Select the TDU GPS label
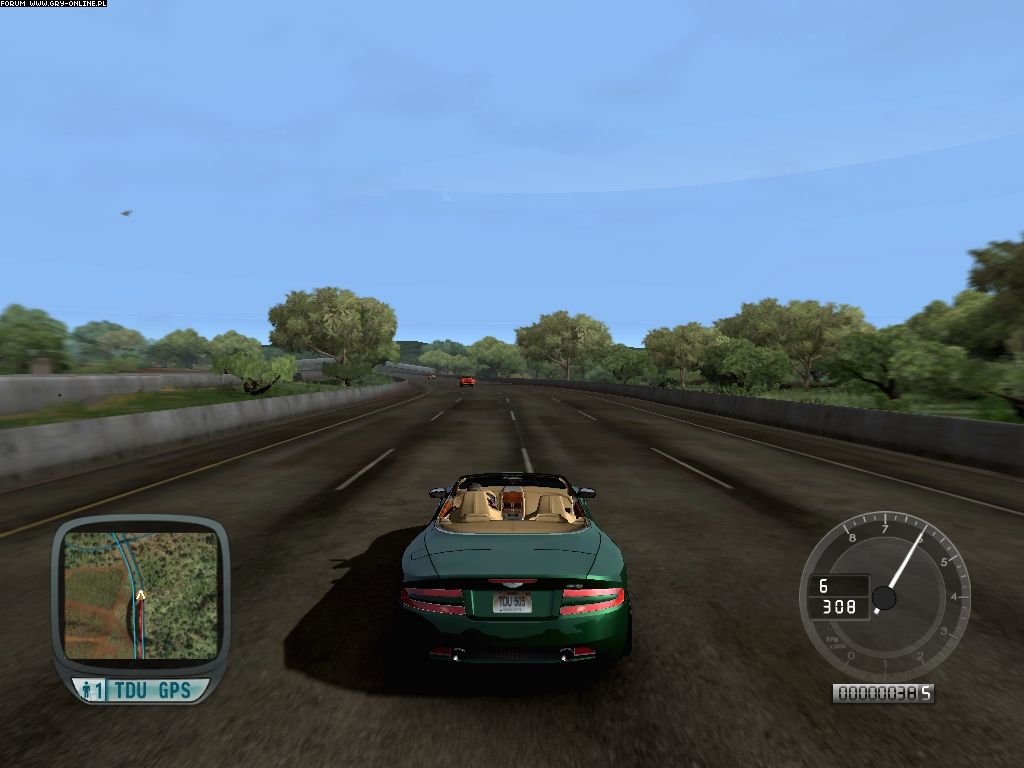 [153, 690]
